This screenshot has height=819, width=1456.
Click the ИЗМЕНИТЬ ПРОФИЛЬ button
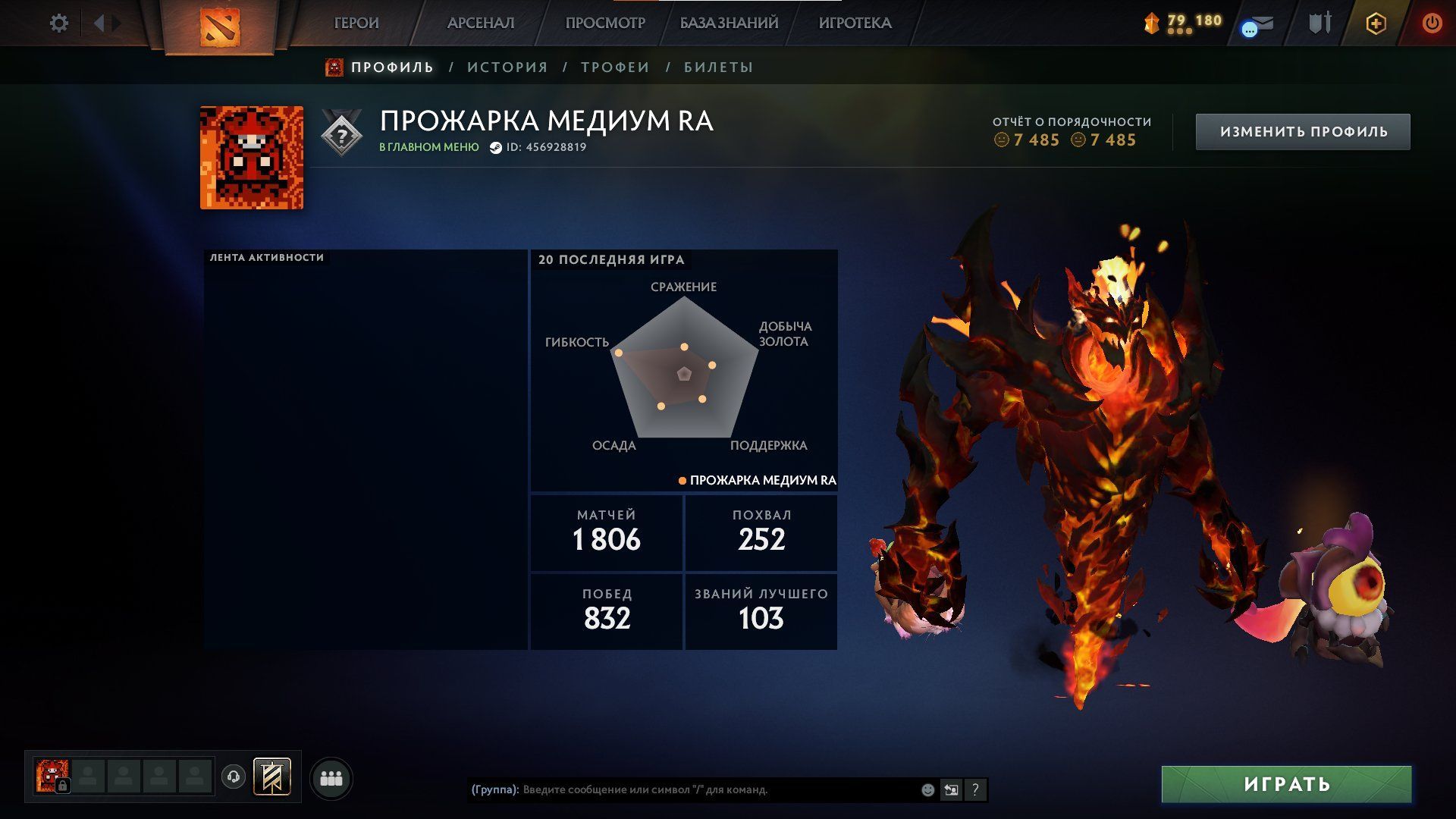coord(1303,132)
